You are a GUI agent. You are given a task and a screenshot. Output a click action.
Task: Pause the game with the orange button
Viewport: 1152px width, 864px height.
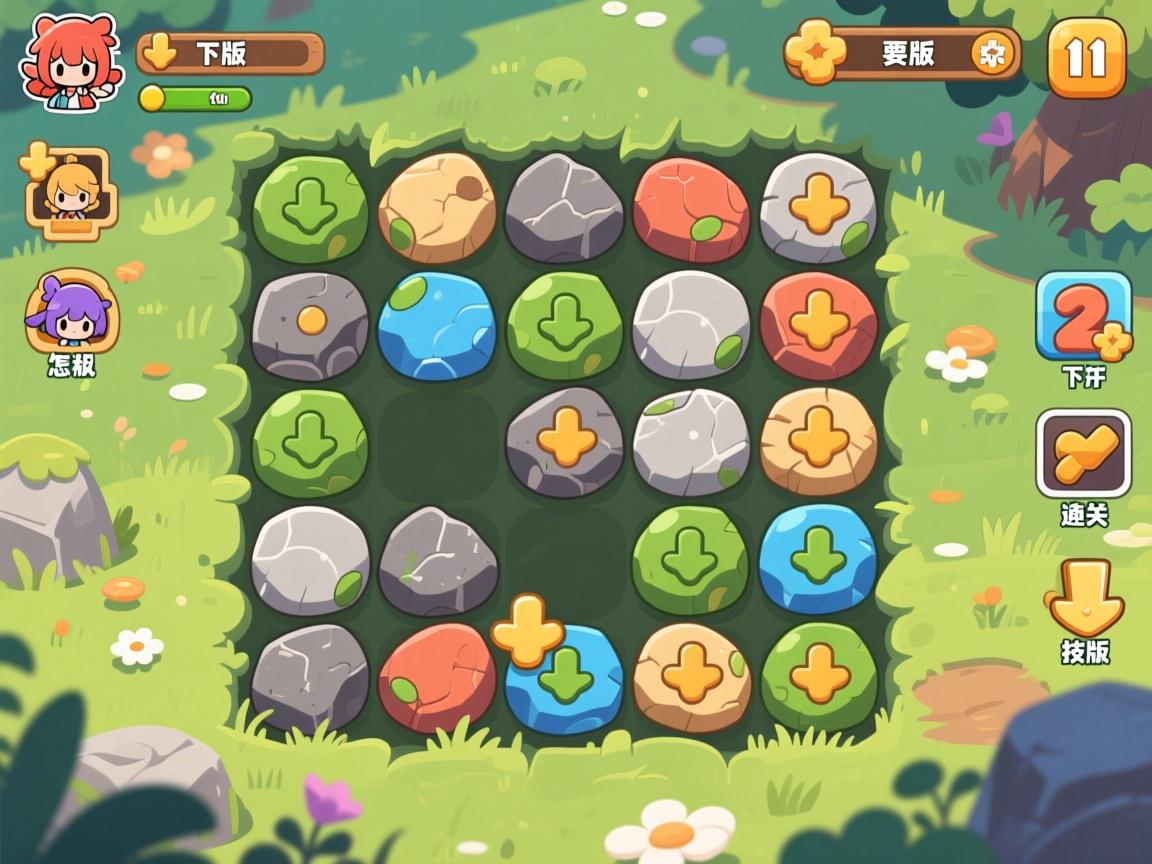(1086, 58)
